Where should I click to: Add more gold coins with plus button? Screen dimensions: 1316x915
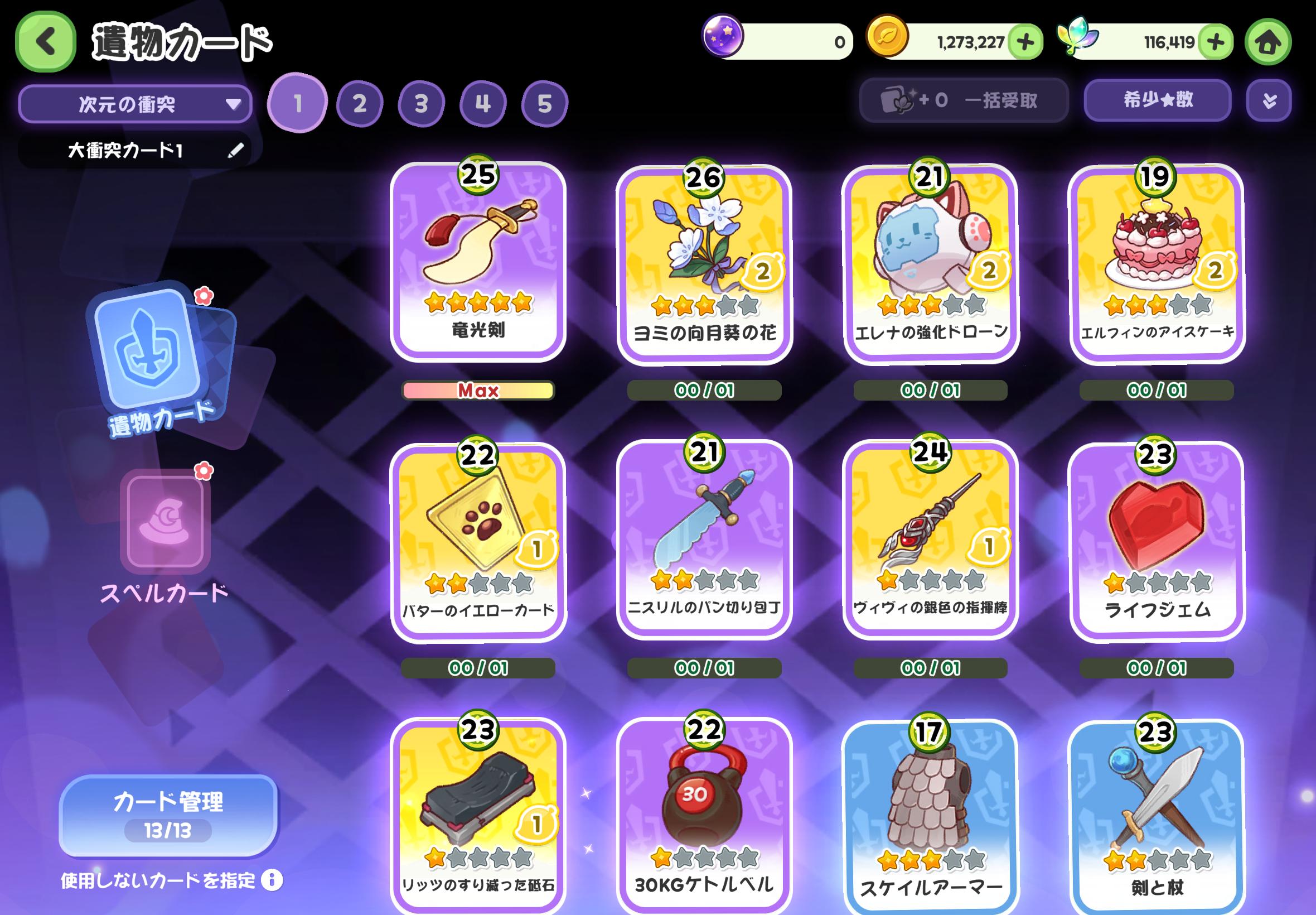[x=1025, y=42]
